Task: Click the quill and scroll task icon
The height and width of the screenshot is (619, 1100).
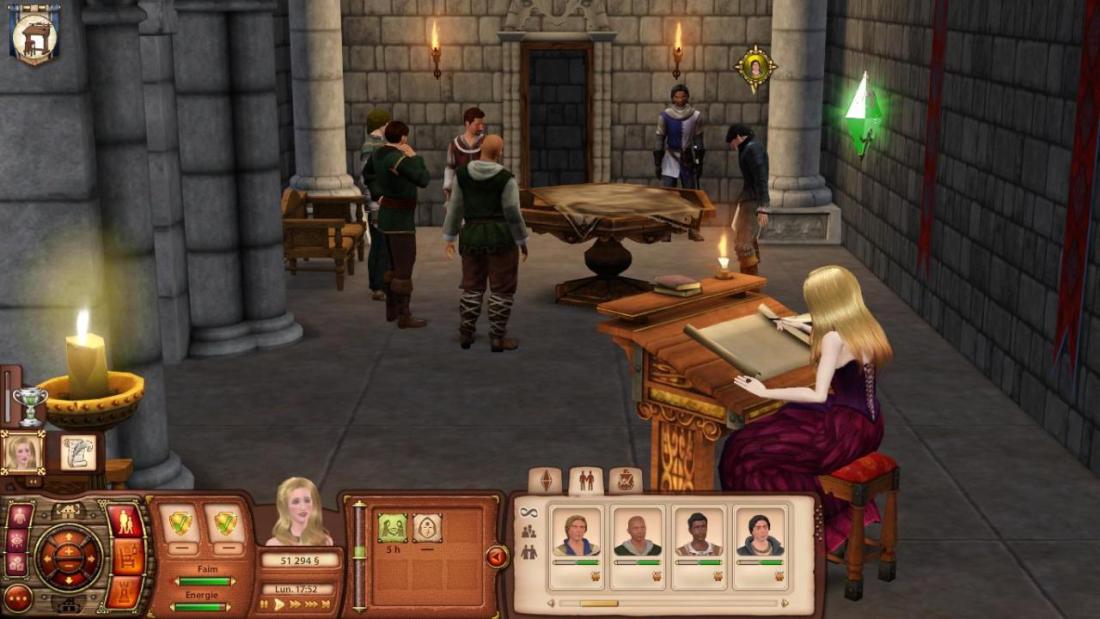Action: pos(78,452)
